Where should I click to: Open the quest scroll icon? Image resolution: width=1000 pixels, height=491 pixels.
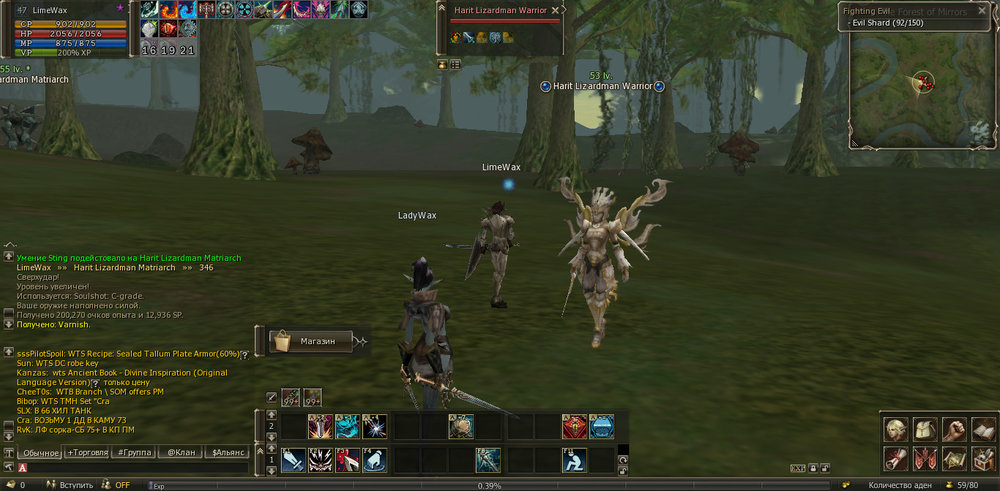pos(896,458)
